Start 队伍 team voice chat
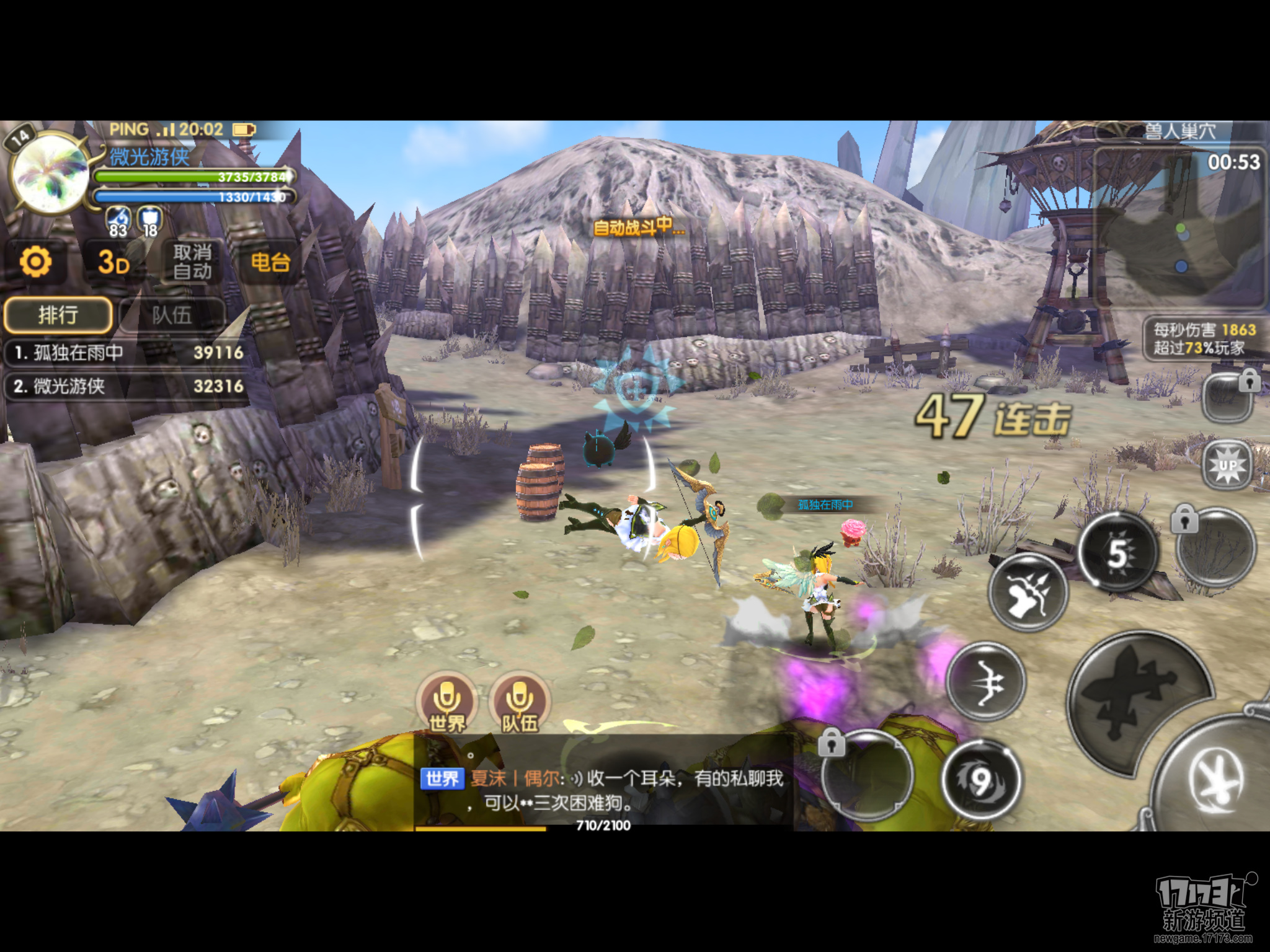Image resolution: width=1270 pixels, height=952 pixels. (x=520, y=703)
